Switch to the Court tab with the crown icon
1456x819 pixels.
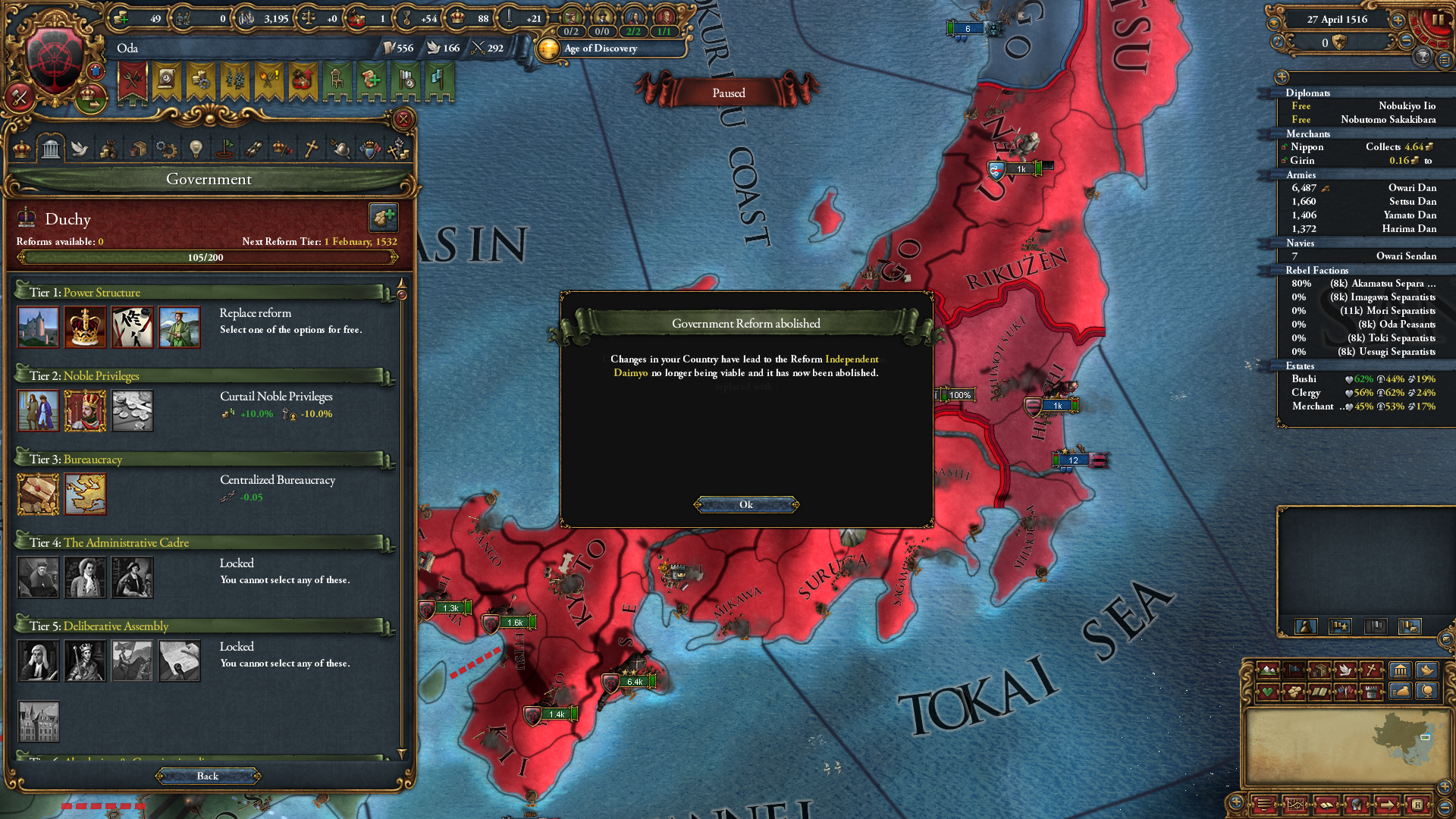[x=20, y=149]
